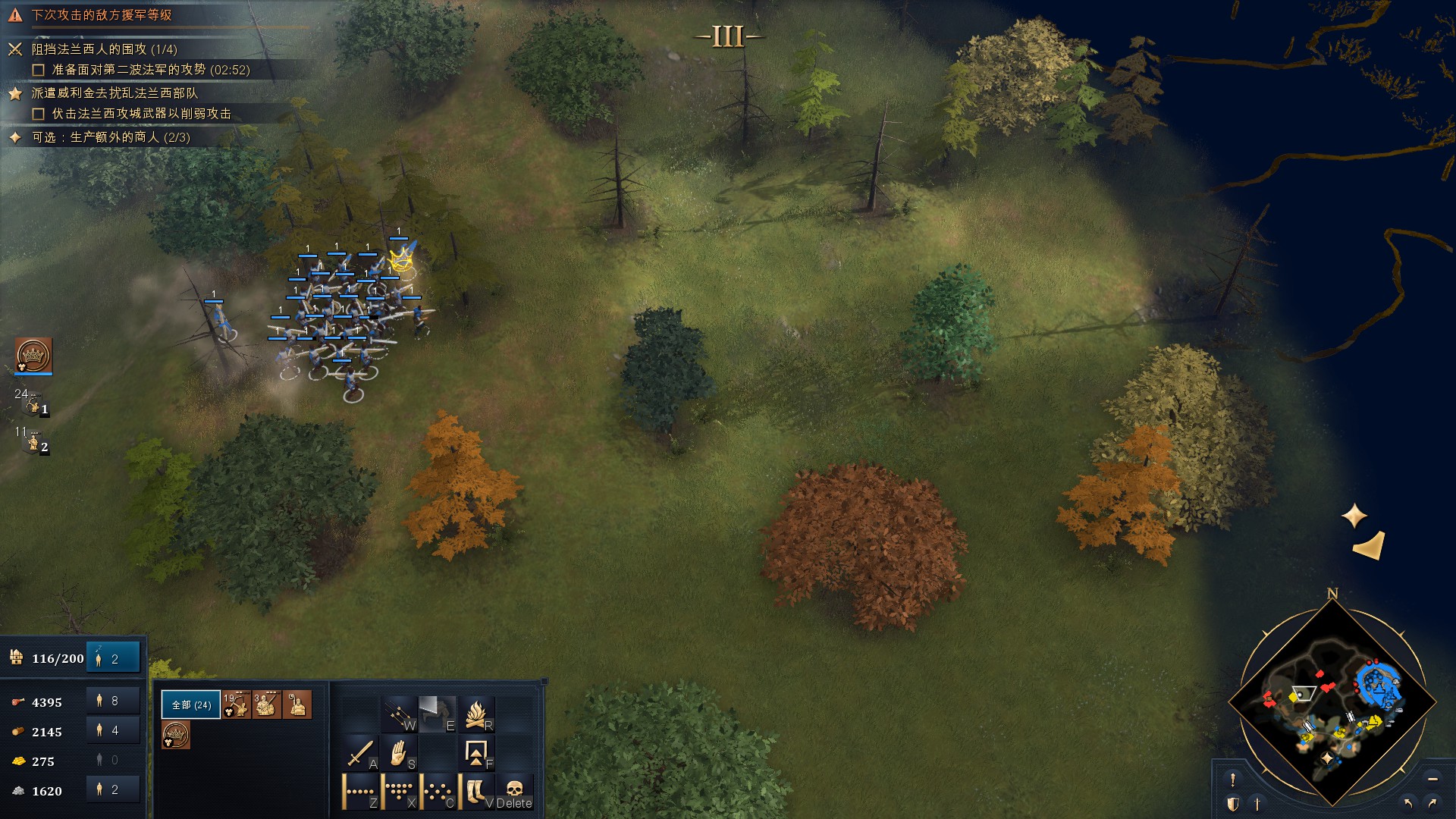
Task: Click the crown hero icon in selection panel
Action: [x=176, y=735]
